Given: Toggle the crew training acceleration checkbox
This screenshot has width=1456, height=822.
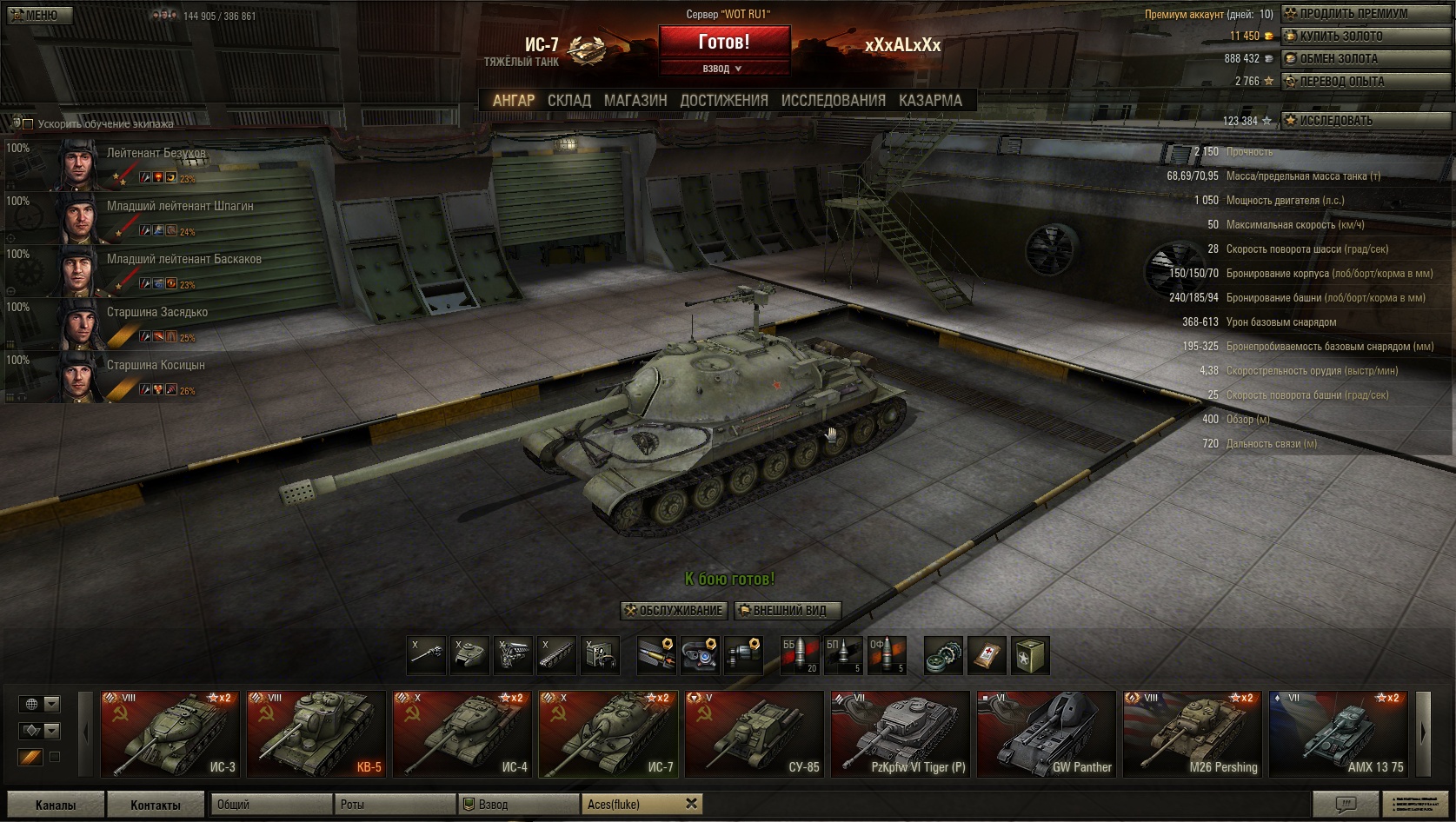Looking at the screenshot, I should pyautogui.click(x=27, y=124).
